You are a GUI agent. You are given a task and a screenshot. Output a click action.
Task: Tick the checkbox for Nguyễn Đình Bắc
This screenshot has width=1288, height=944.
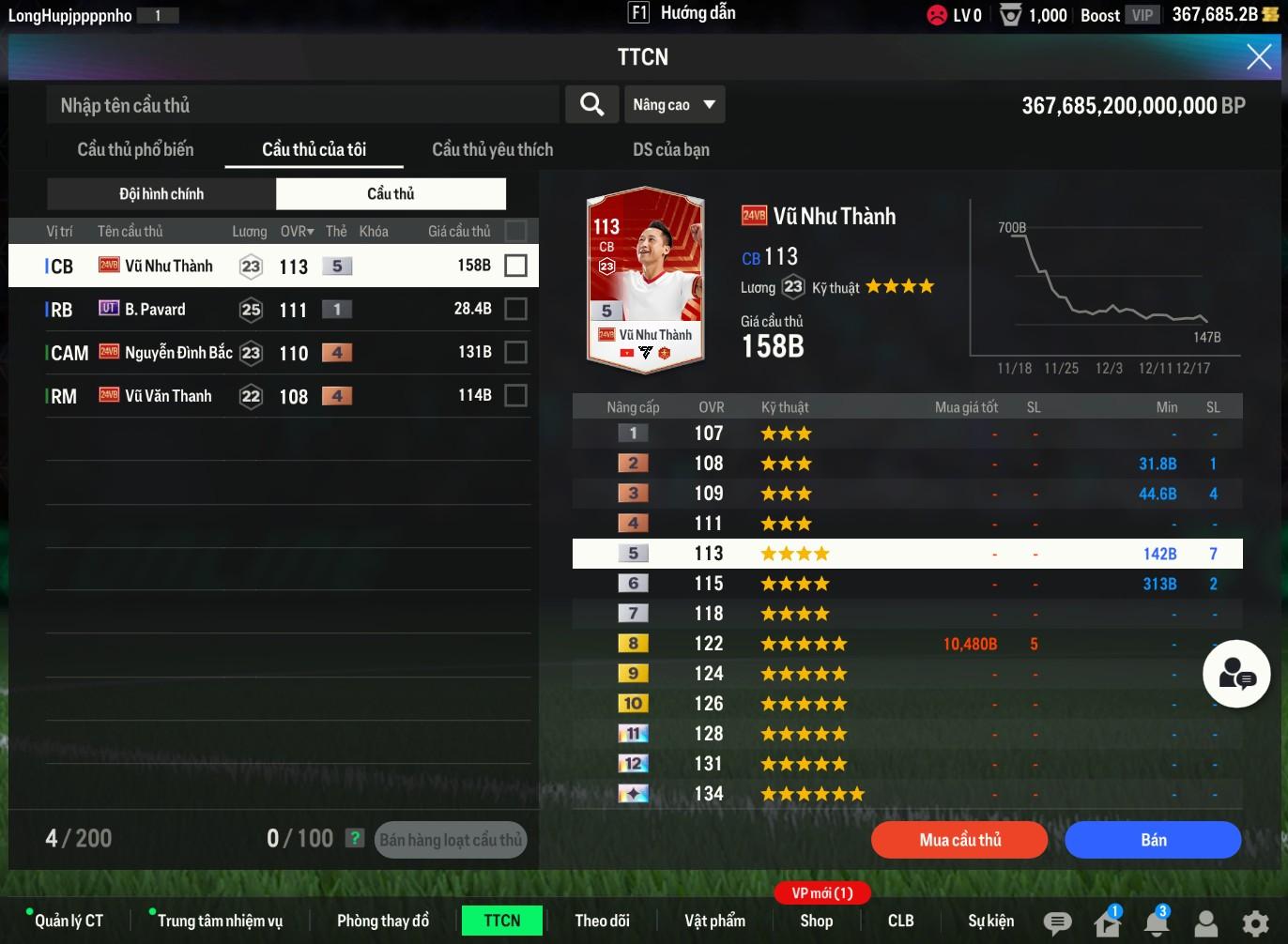coord(515,352)
